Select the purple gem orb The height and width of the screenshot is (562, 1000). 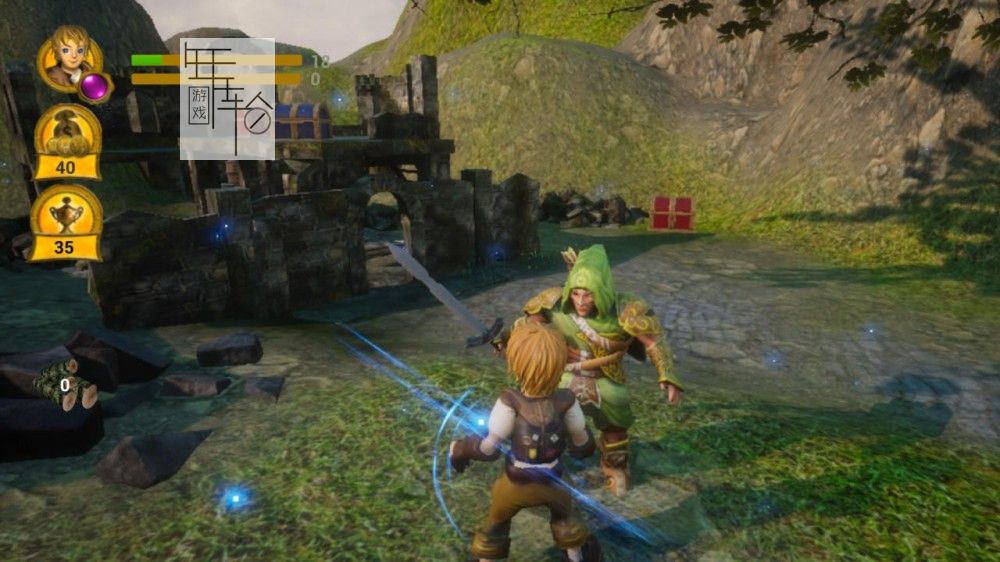[95, 87]
